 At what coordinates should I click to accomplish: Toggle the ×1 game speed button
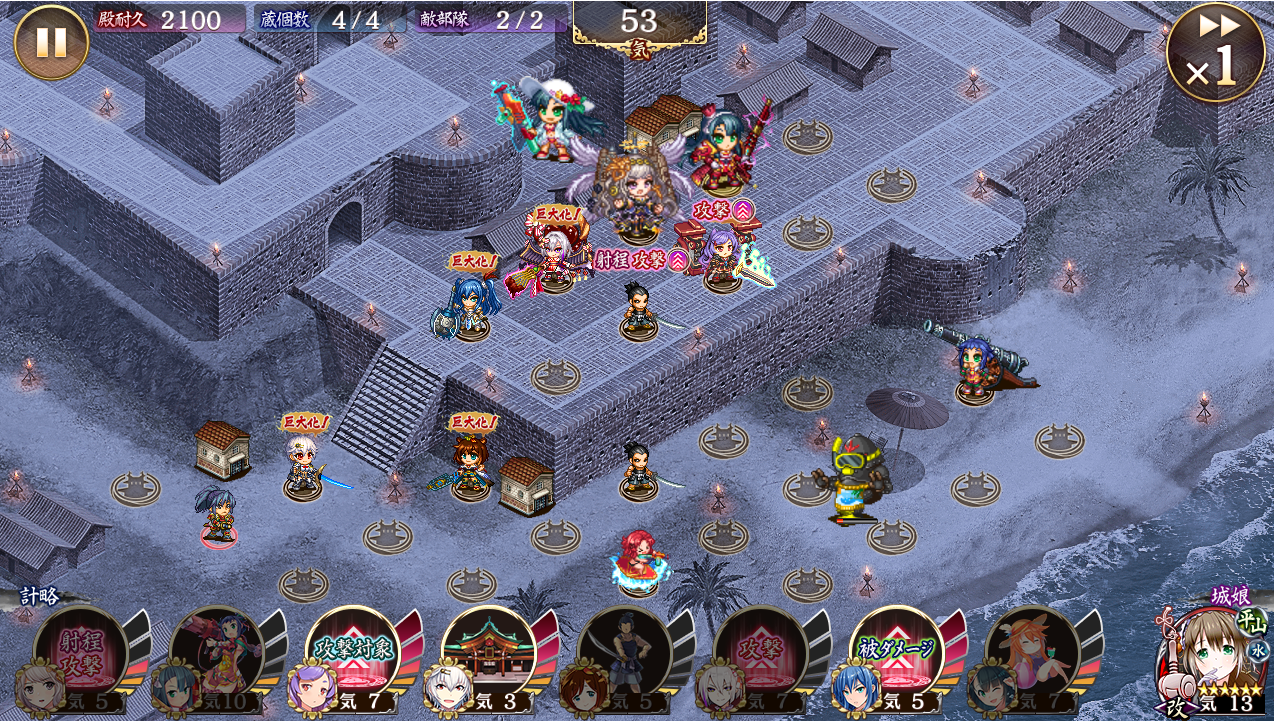pos(1214,51)
